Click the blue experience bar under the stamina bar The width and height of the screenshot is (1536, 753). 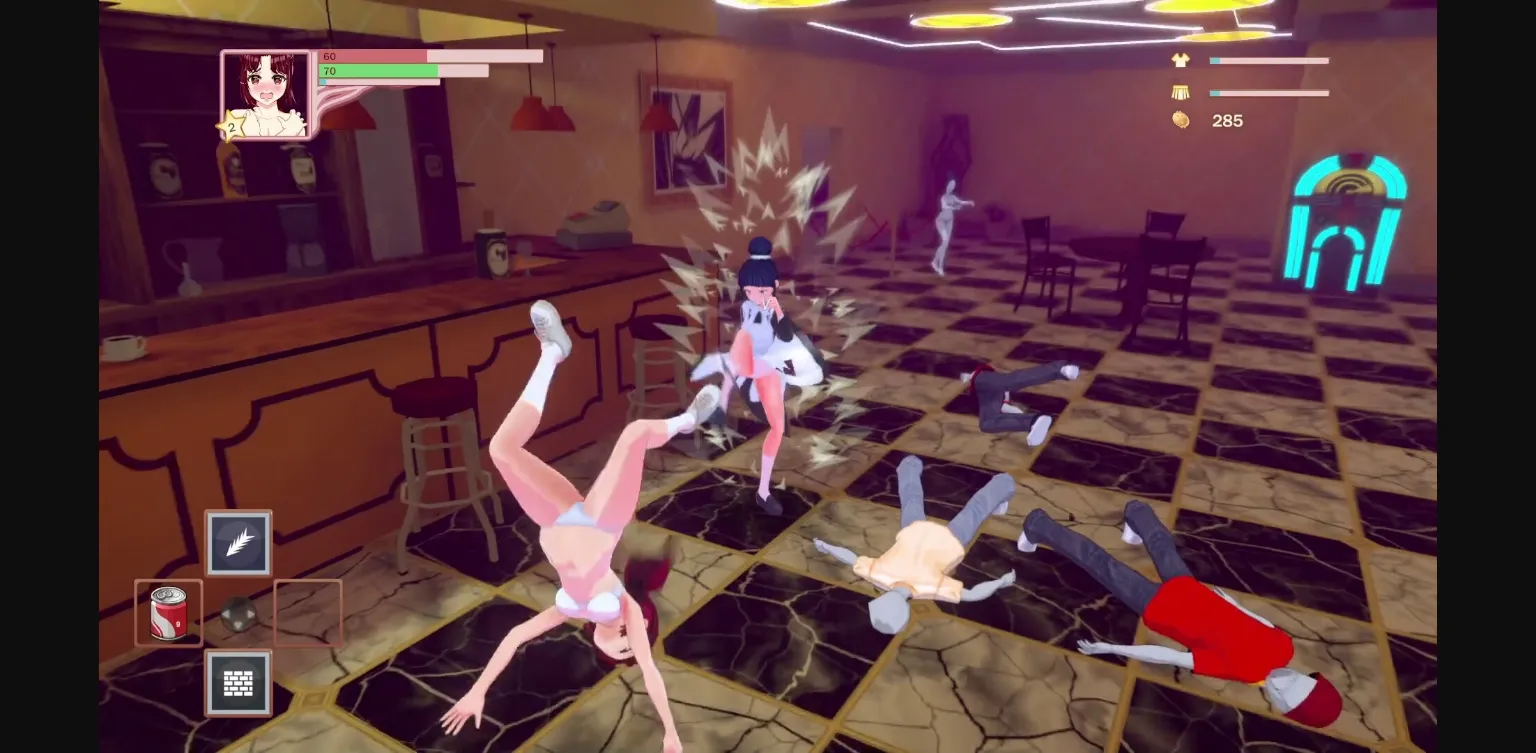pyautogui.click(x=378, y=82)
